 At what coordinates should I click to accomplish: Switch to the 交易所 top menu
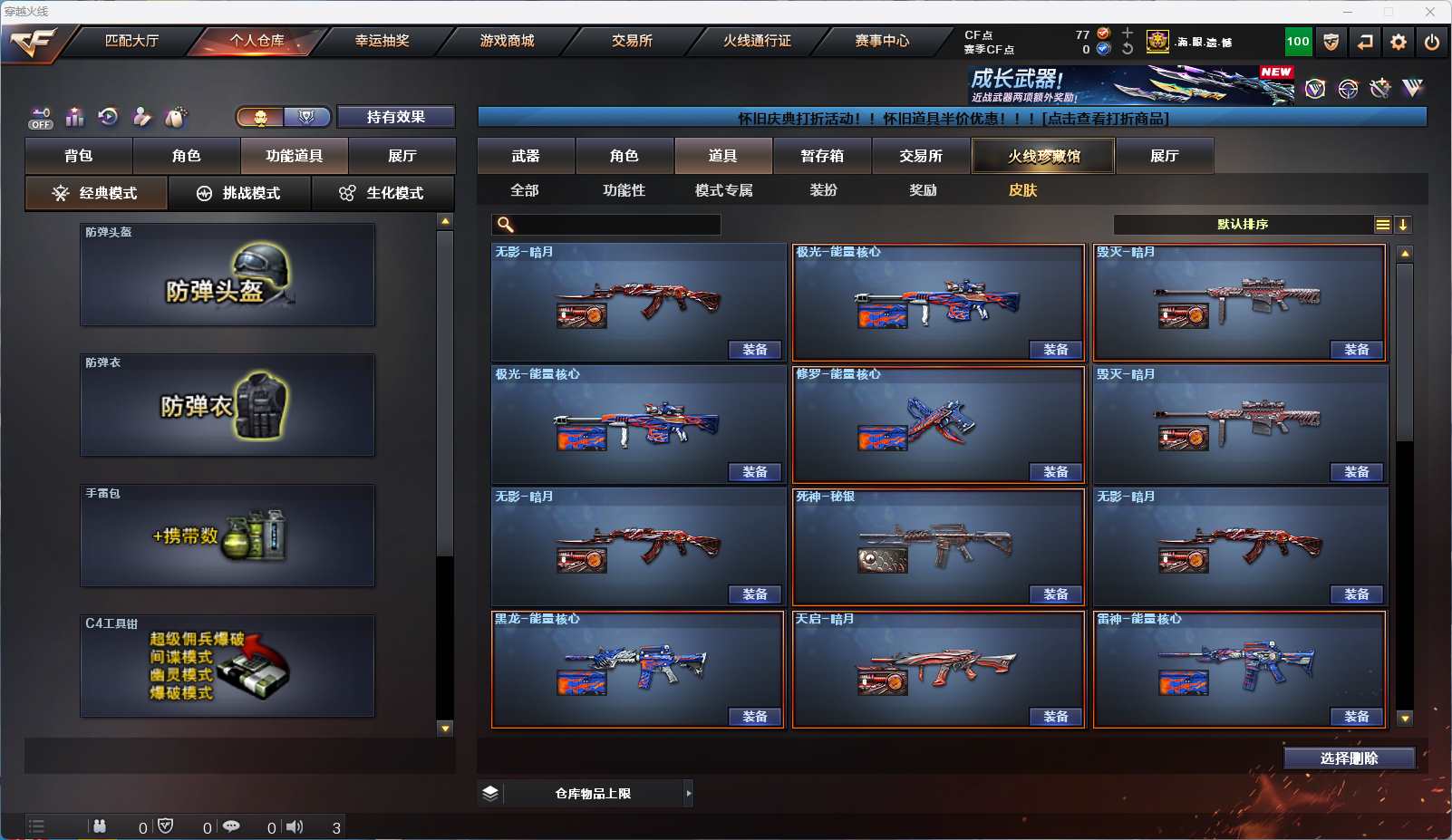(x=632, y=41)
